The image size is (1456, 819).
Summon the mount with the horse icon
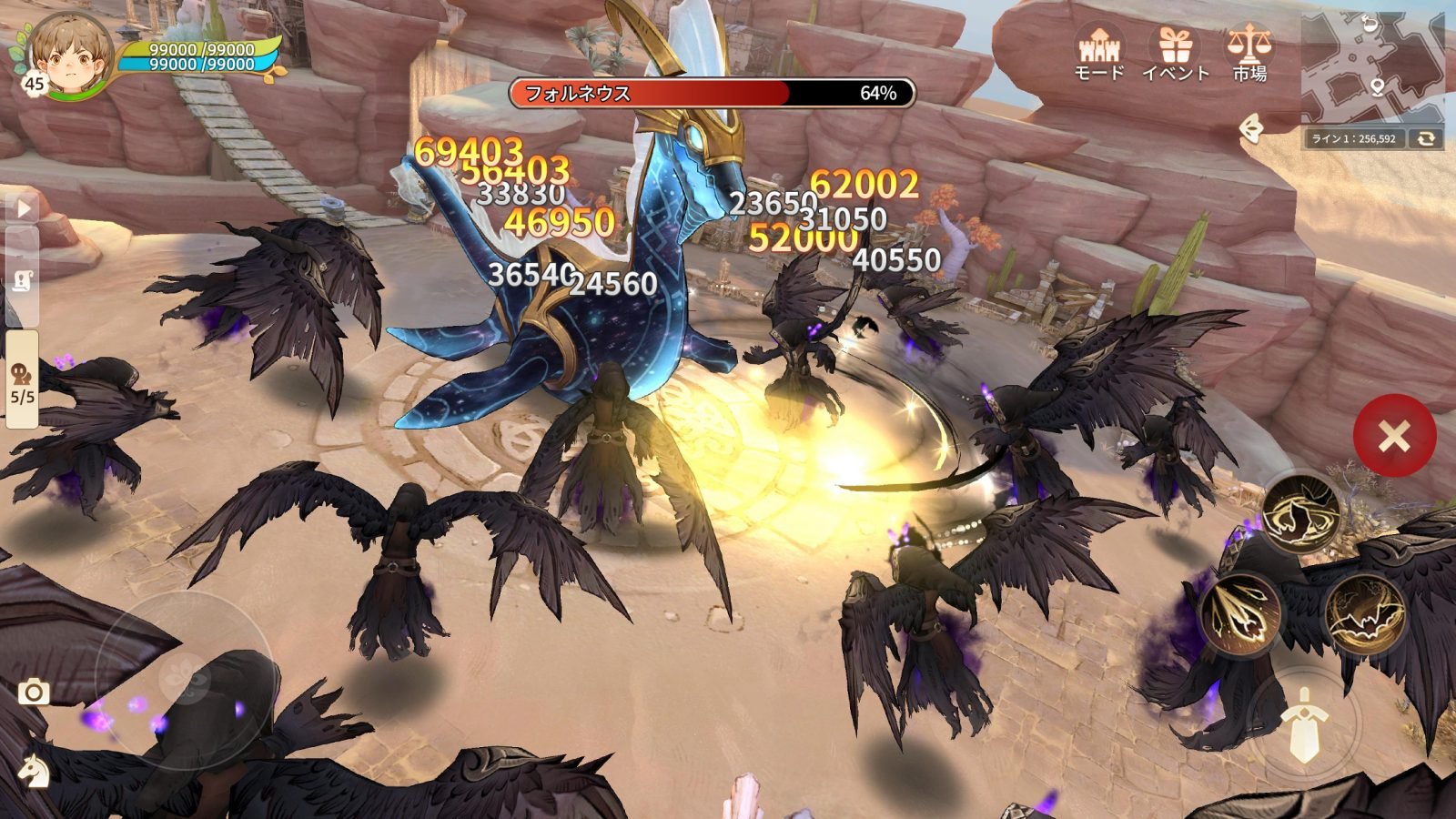point(34,769)
